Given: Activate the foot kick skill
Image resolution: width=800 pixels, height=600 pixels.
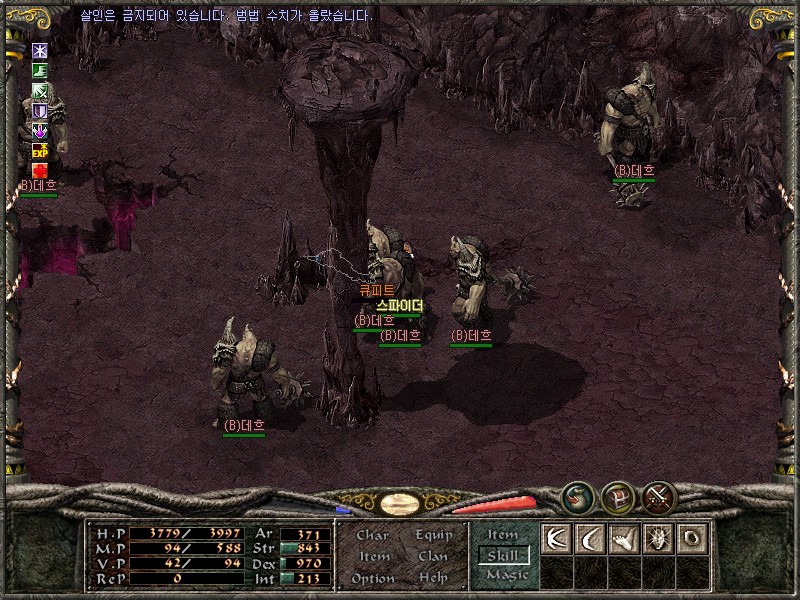Looking at the screenshot, I should 624,538.
